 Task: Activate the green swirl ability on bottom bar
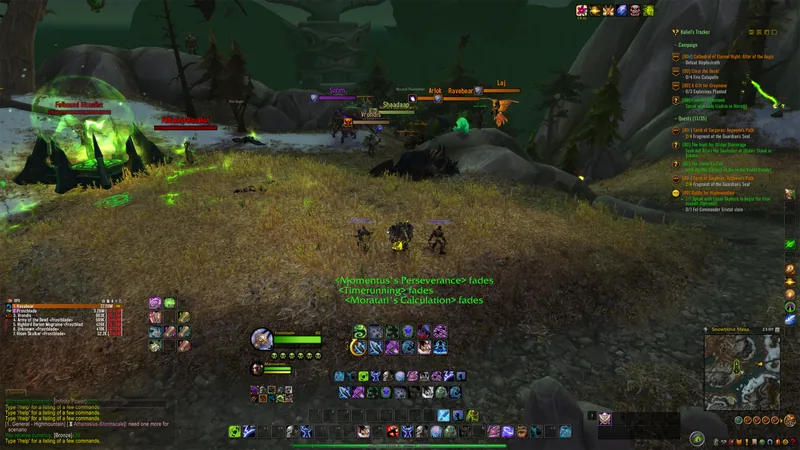235,431
